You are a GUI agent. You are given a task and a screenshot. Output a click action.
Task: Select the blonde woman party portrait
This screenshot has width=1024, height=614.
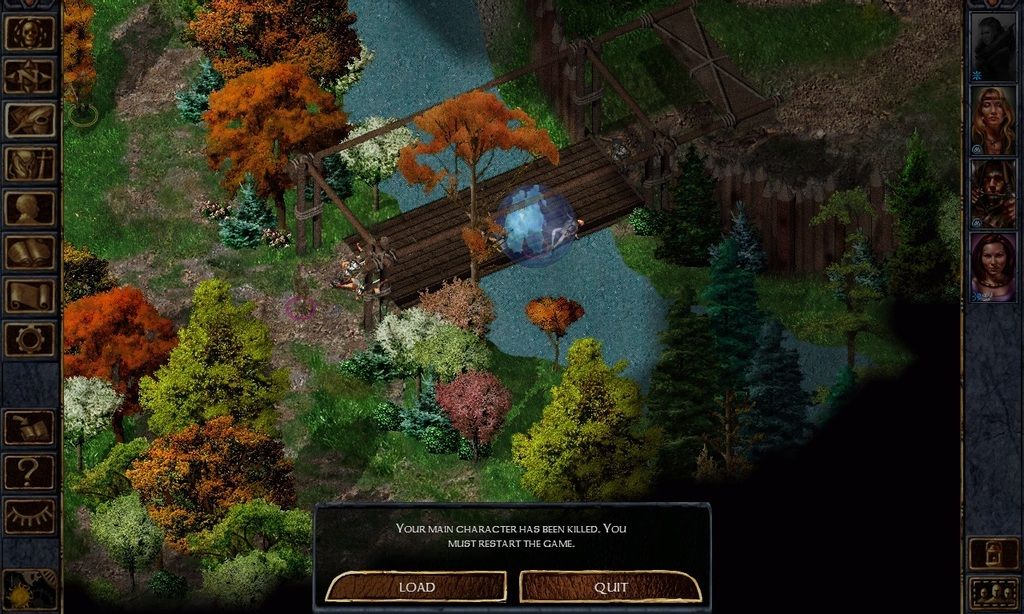pos(993,120)
